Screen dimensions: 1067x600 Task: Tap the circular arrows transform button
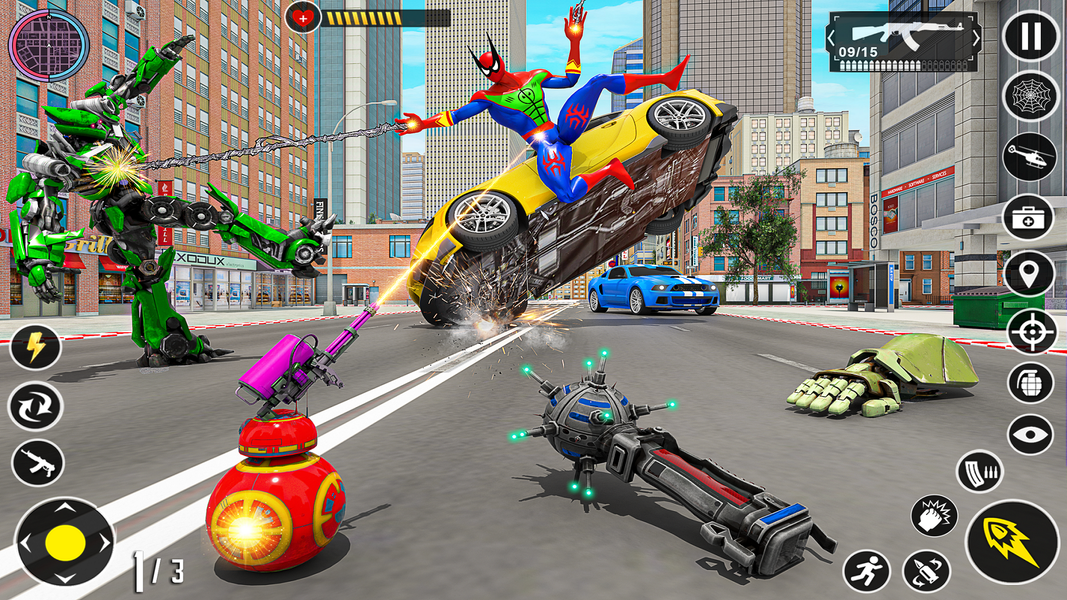[x=35, y=406]
